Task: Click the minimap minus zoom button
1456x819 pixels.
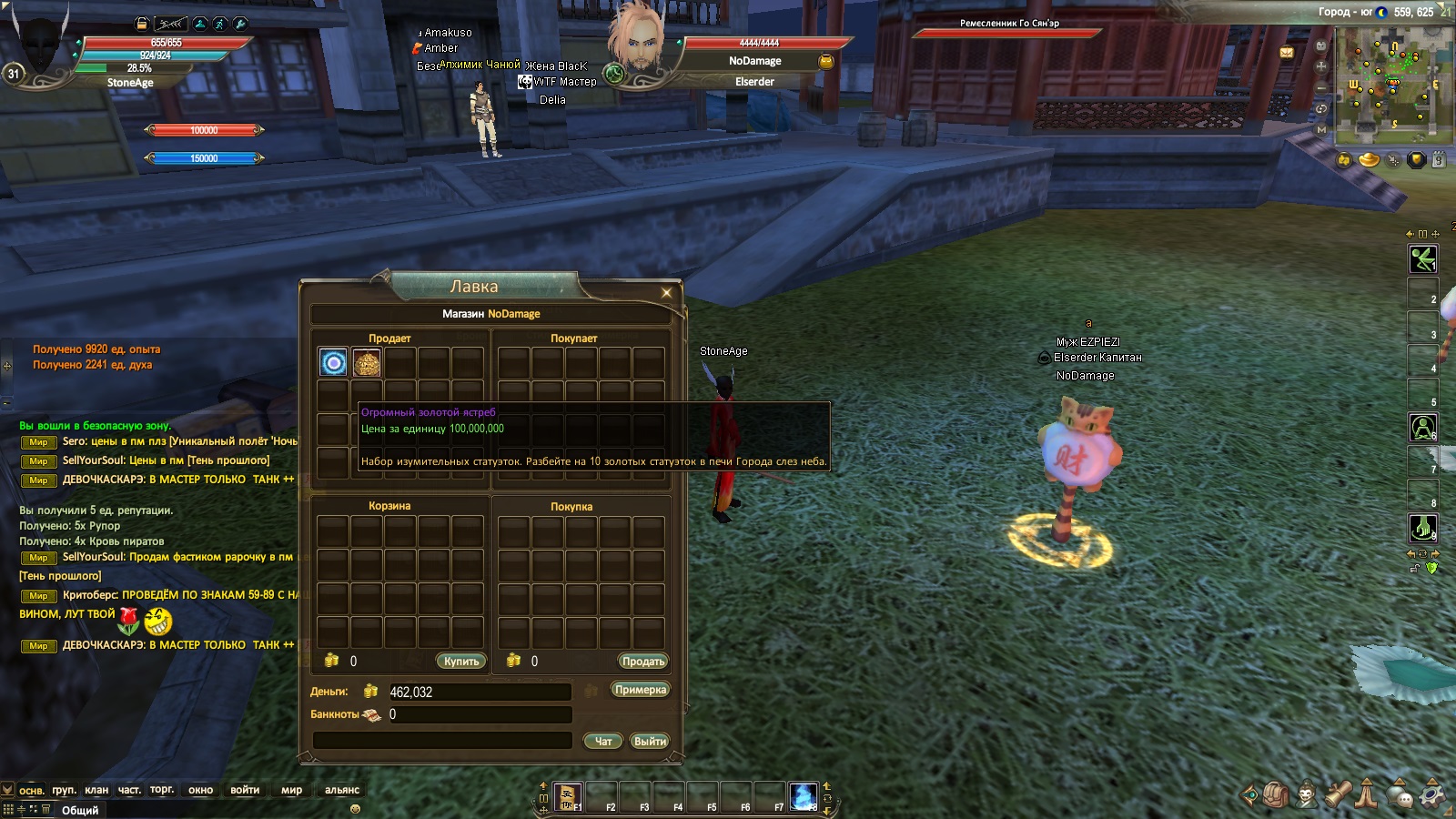Action: coord(1321,87)
